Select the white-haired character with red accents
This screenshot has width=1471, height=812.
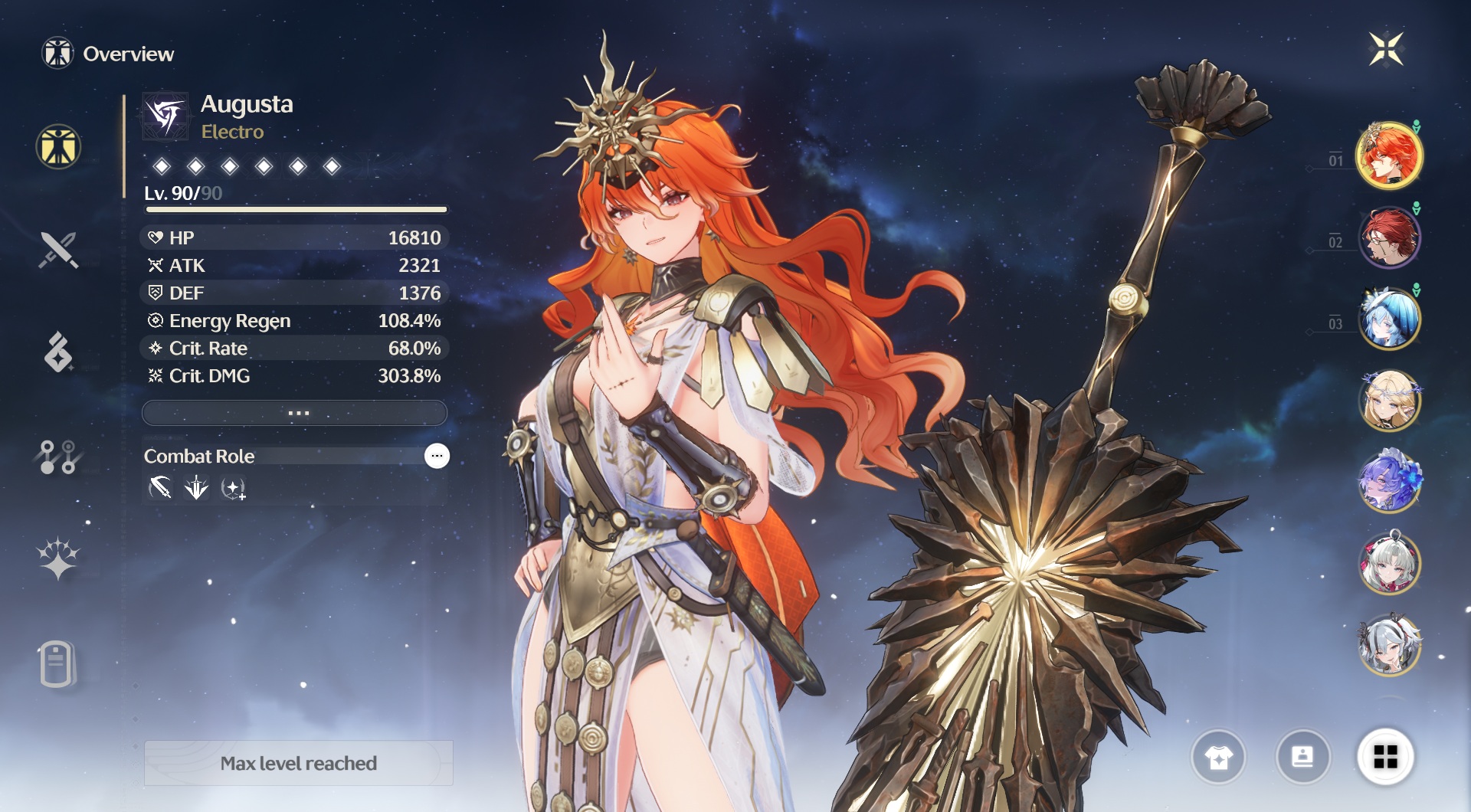[1389, 563]
